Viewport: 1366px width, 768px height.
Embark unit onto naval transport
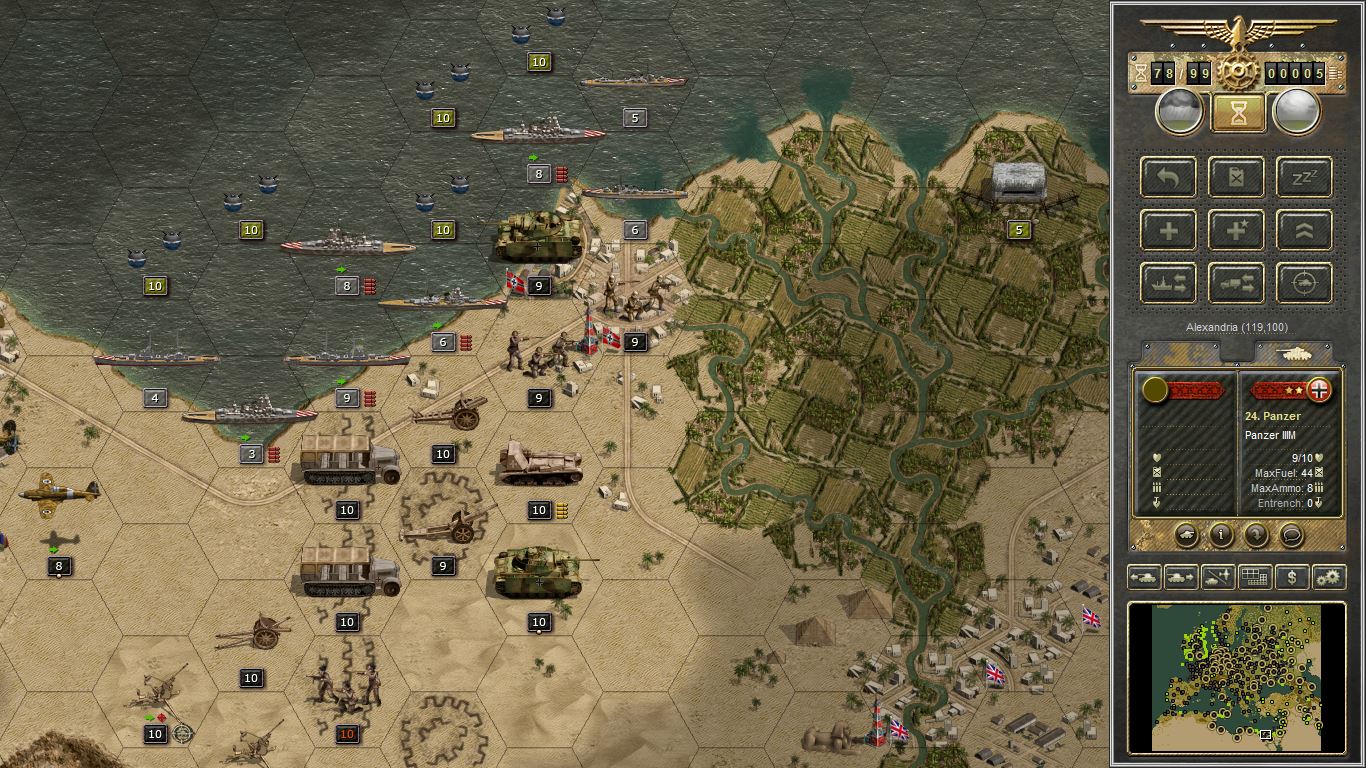pyautogui.click(x=1167, y=283)
